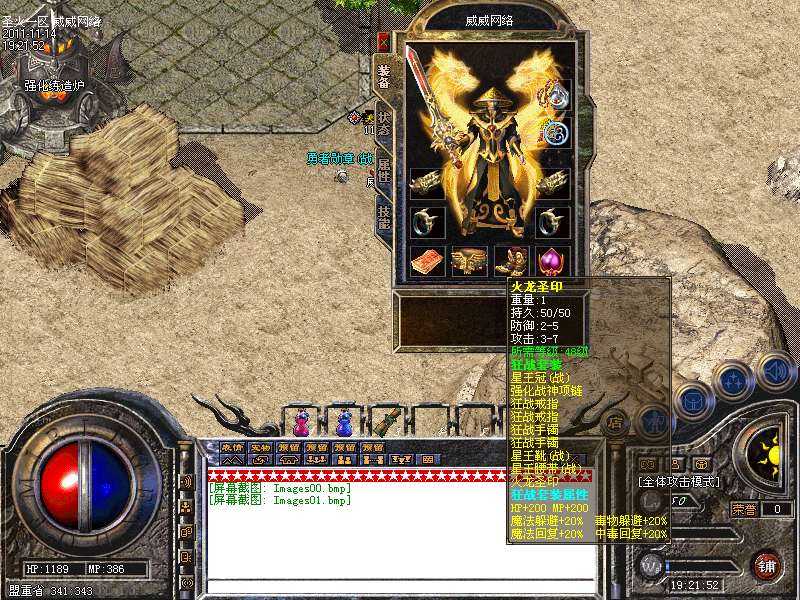Select the equipped necklace slot
The width and height of the screenshot is (800, 600).
[x=555, y=93]
